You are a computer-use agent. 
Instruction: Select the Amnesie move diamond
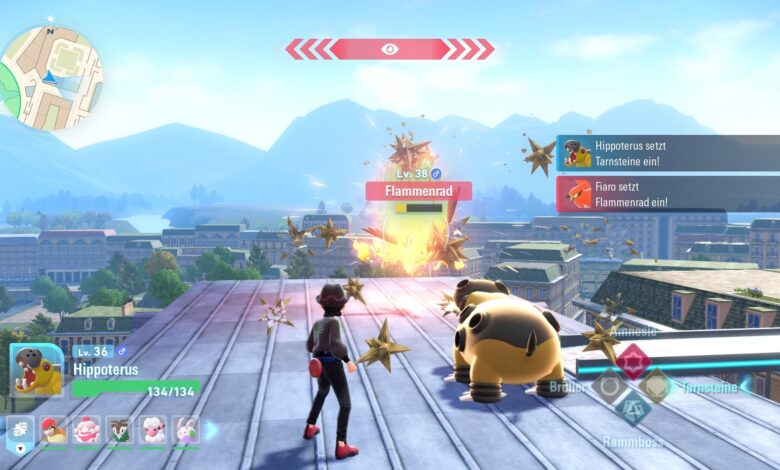coord(632,360)
